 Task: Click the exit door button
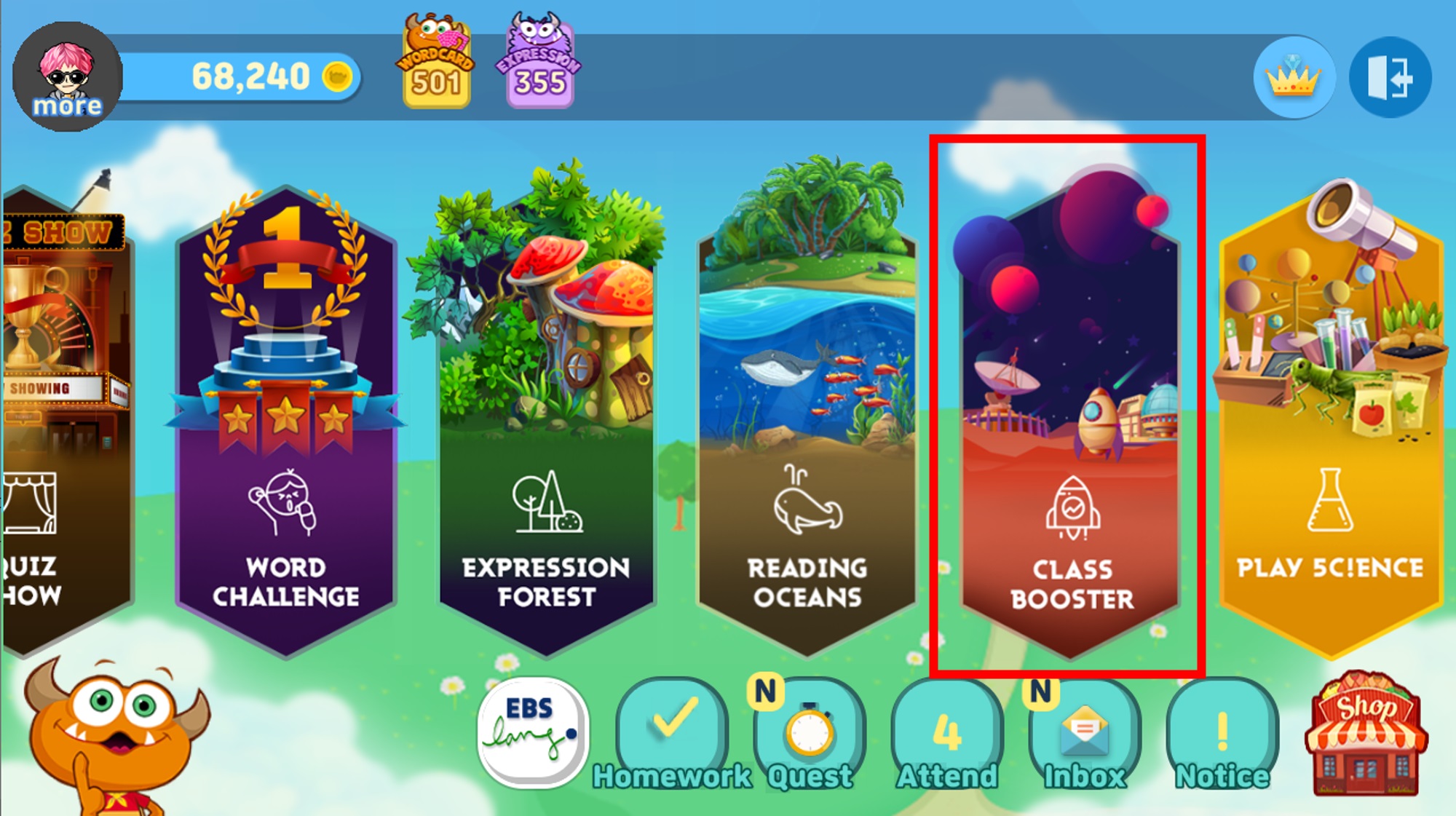click(1390, 77)
